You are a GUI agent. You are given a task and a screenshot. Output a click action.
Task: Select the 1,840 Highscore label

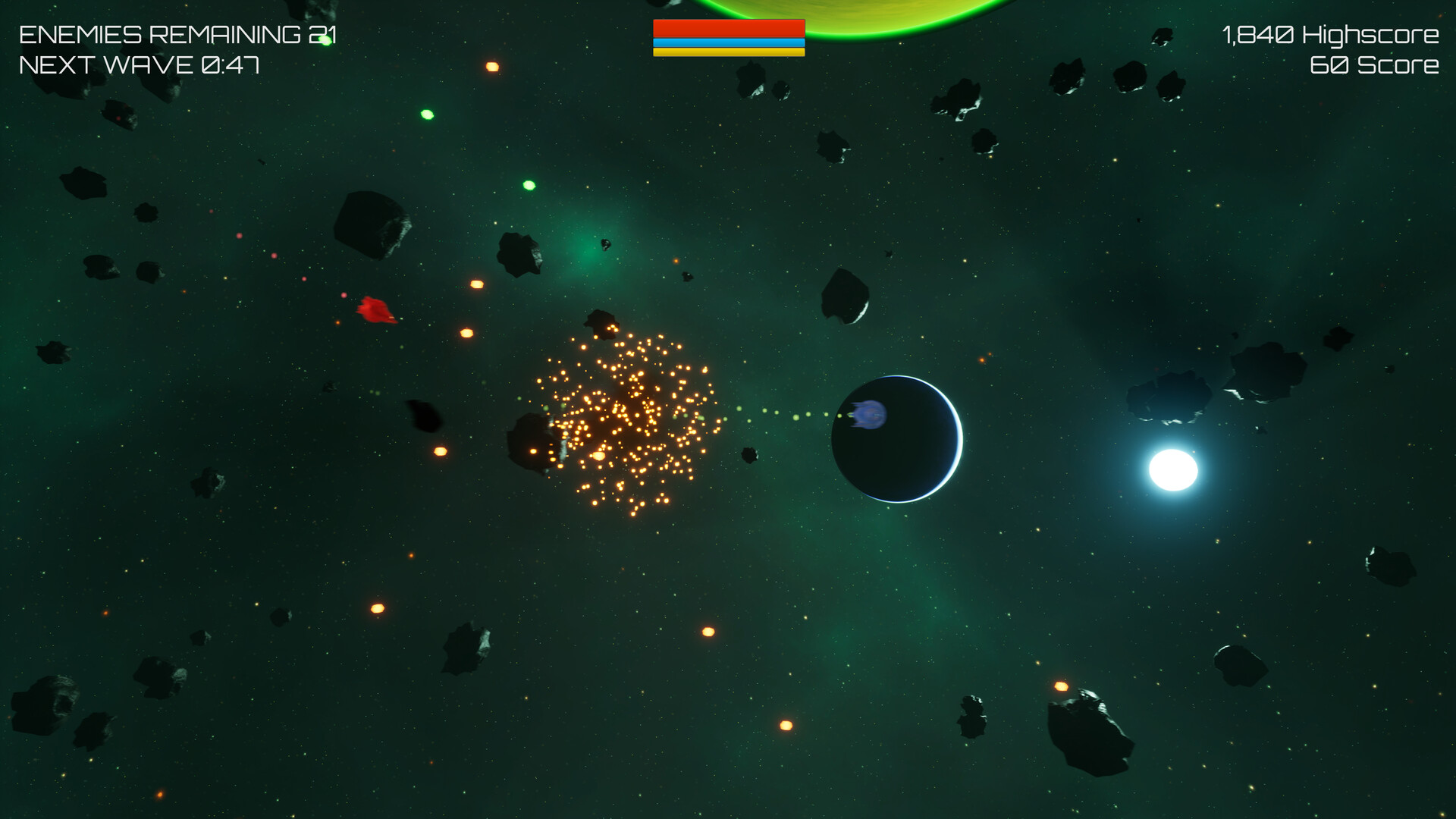pos(1329,34)
